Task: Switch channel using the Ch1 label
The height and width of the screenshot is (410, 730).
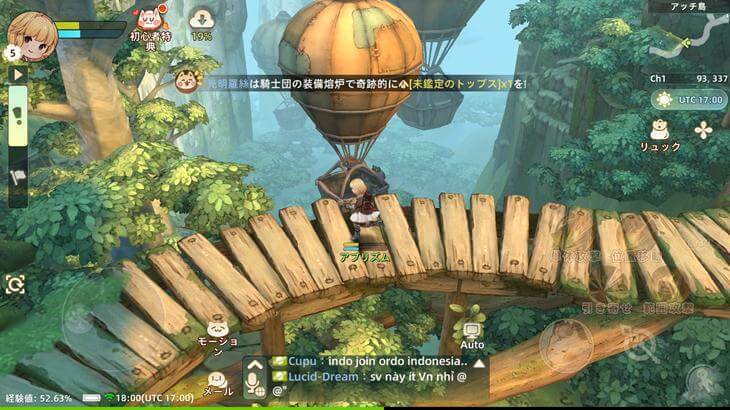Action: tap(659, 77)
